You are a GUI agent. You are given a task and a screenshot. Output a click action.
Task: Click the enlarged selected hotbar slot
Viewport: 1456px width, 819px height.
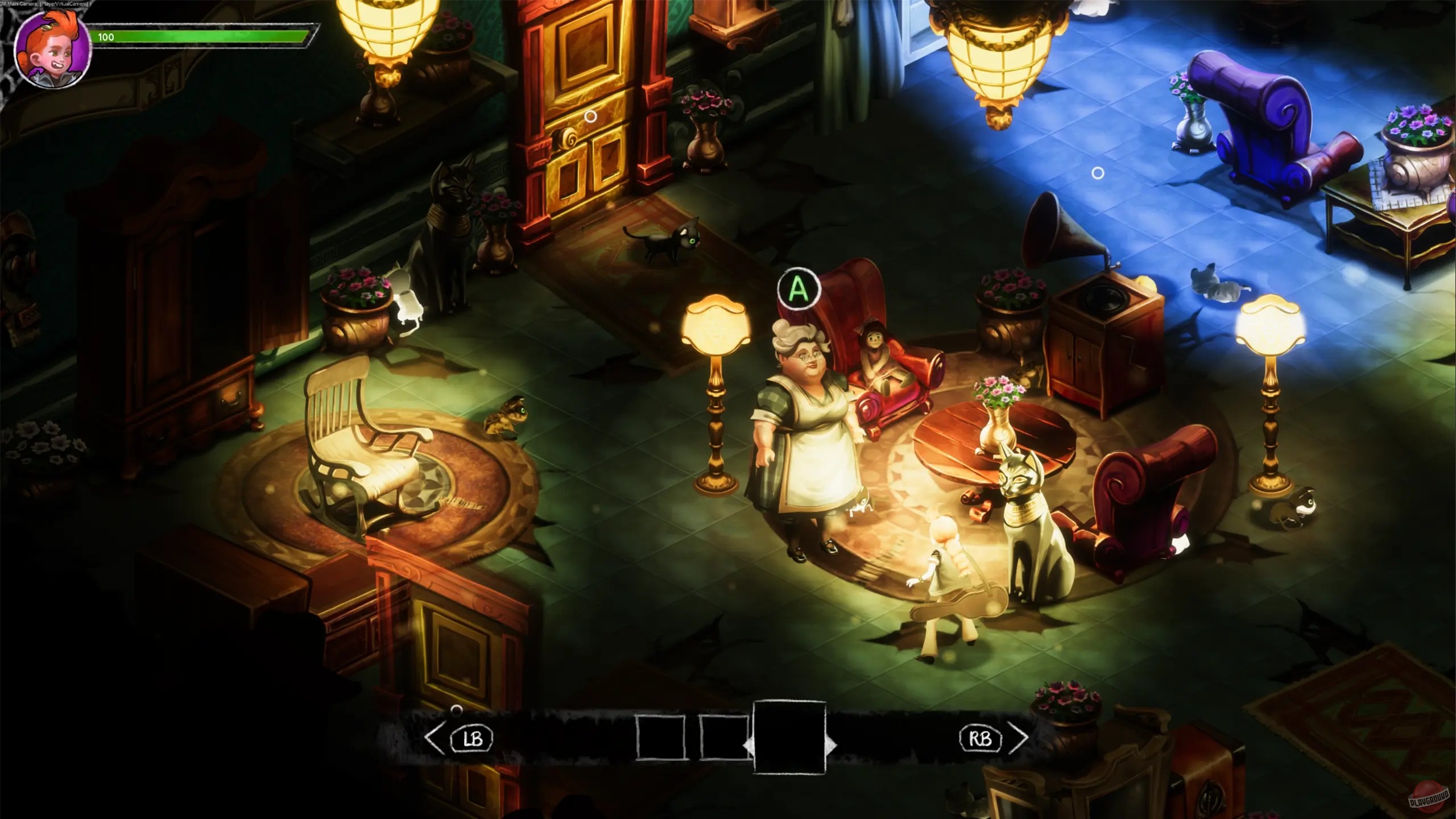pyautogui.click(x=789, y=737)
